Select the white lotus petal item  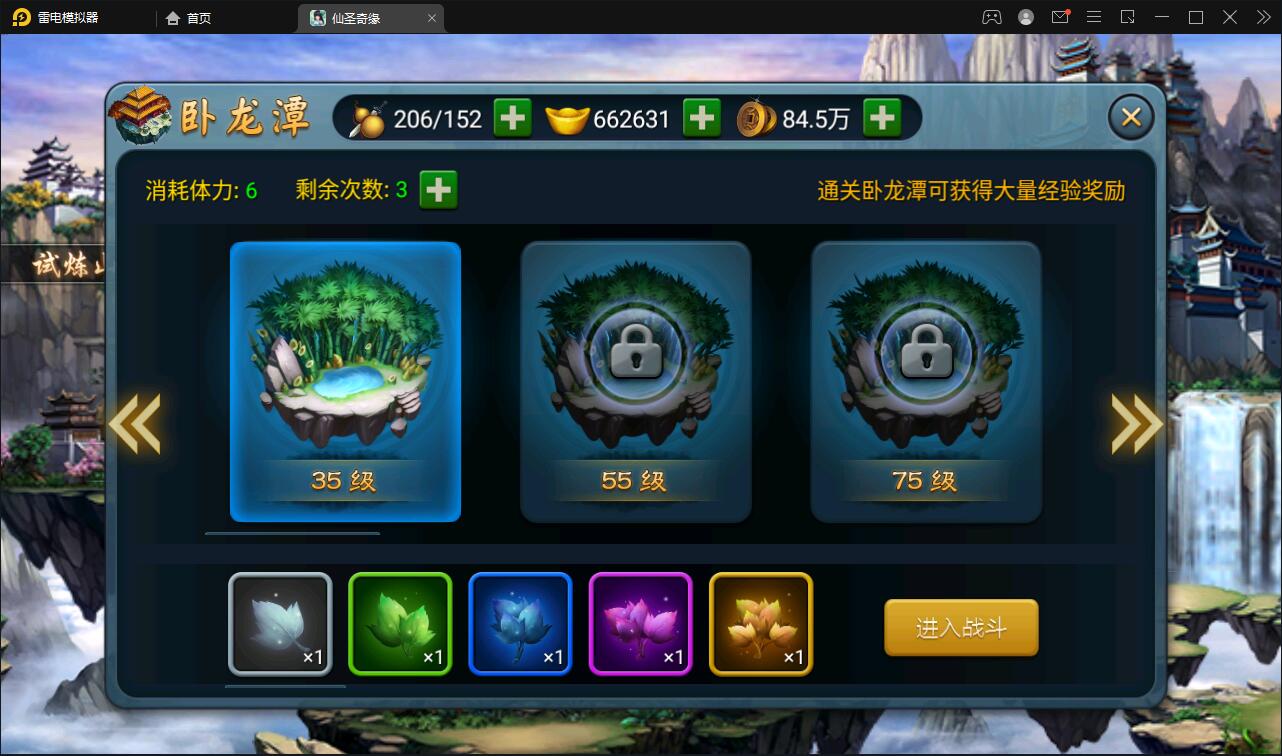pyautogui.click(x=280, y=623)
